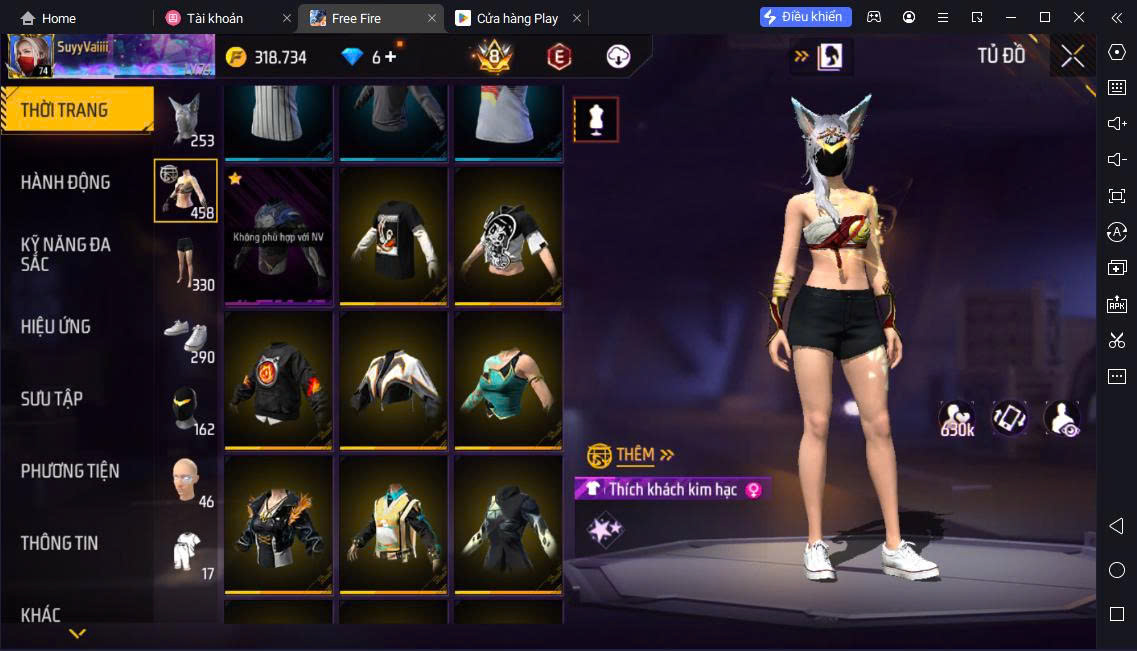This screenshot has height=651, width=1137.
Task: Pick the fox mask category showing 253
Action: [x=186, y=119]
